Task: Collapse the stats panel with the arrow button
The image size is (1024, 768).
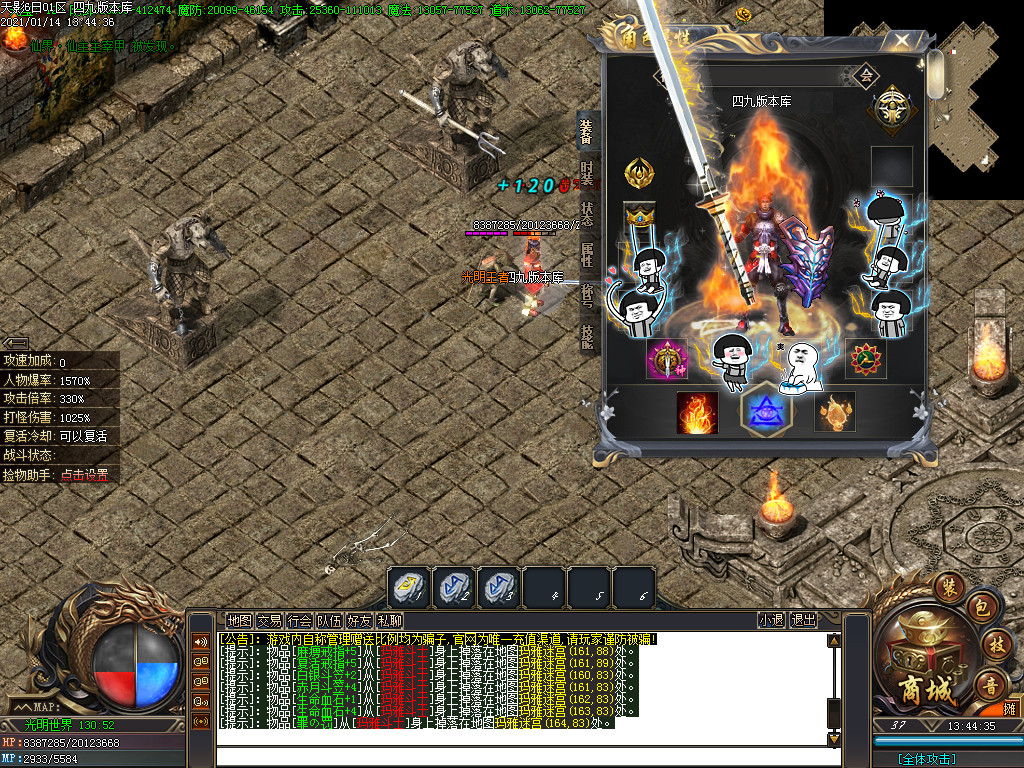Action: [15, 343]
